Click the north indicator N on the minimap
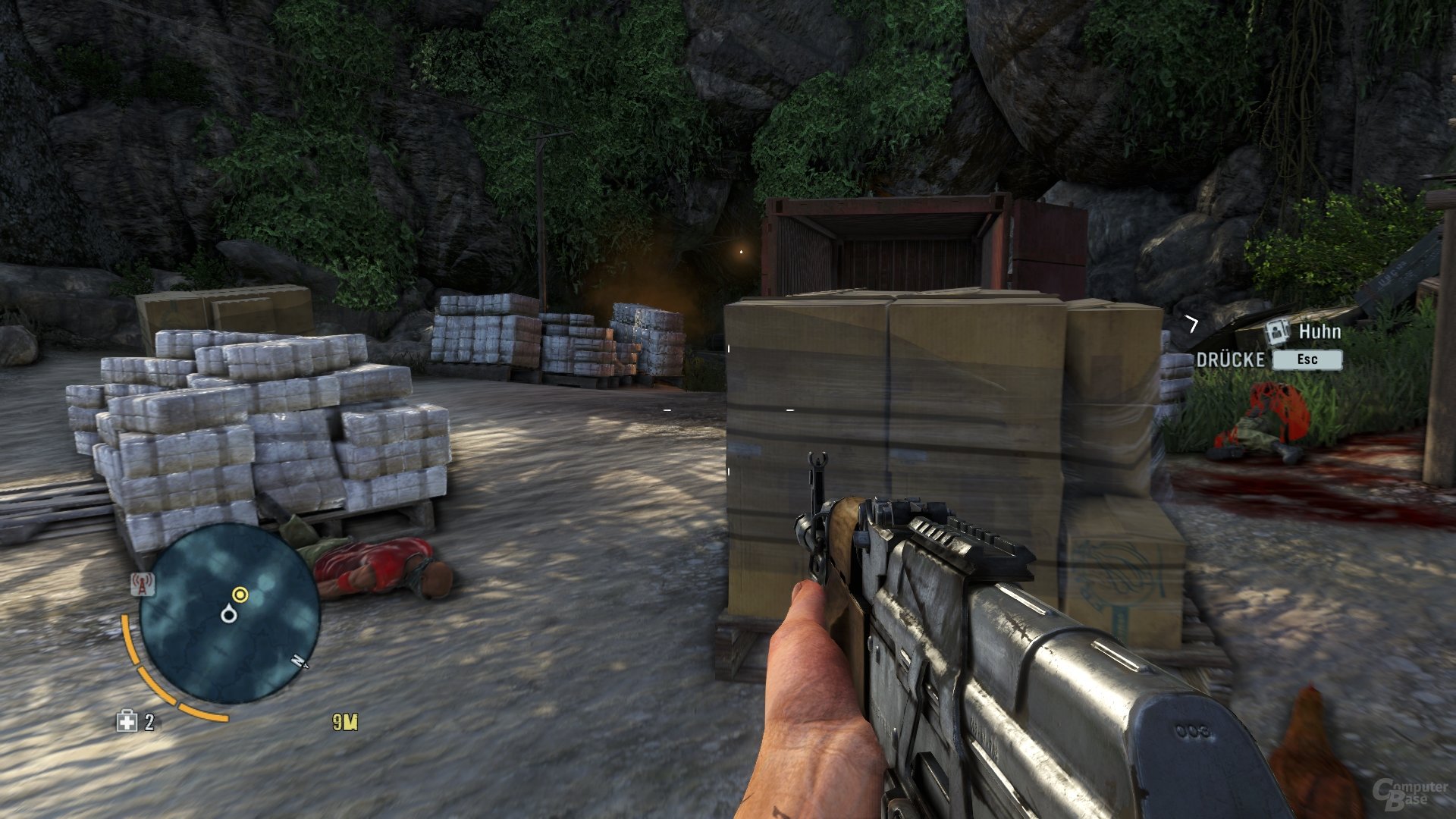Image resolution: width=1456 pixels, height=819 pixels. pyautogui.click(x=297, y=661)
